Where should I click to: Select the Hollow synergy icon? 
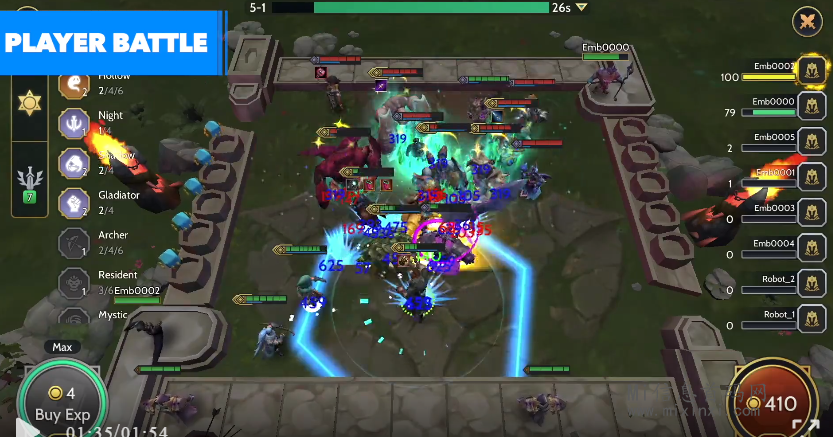coord(73,86)
